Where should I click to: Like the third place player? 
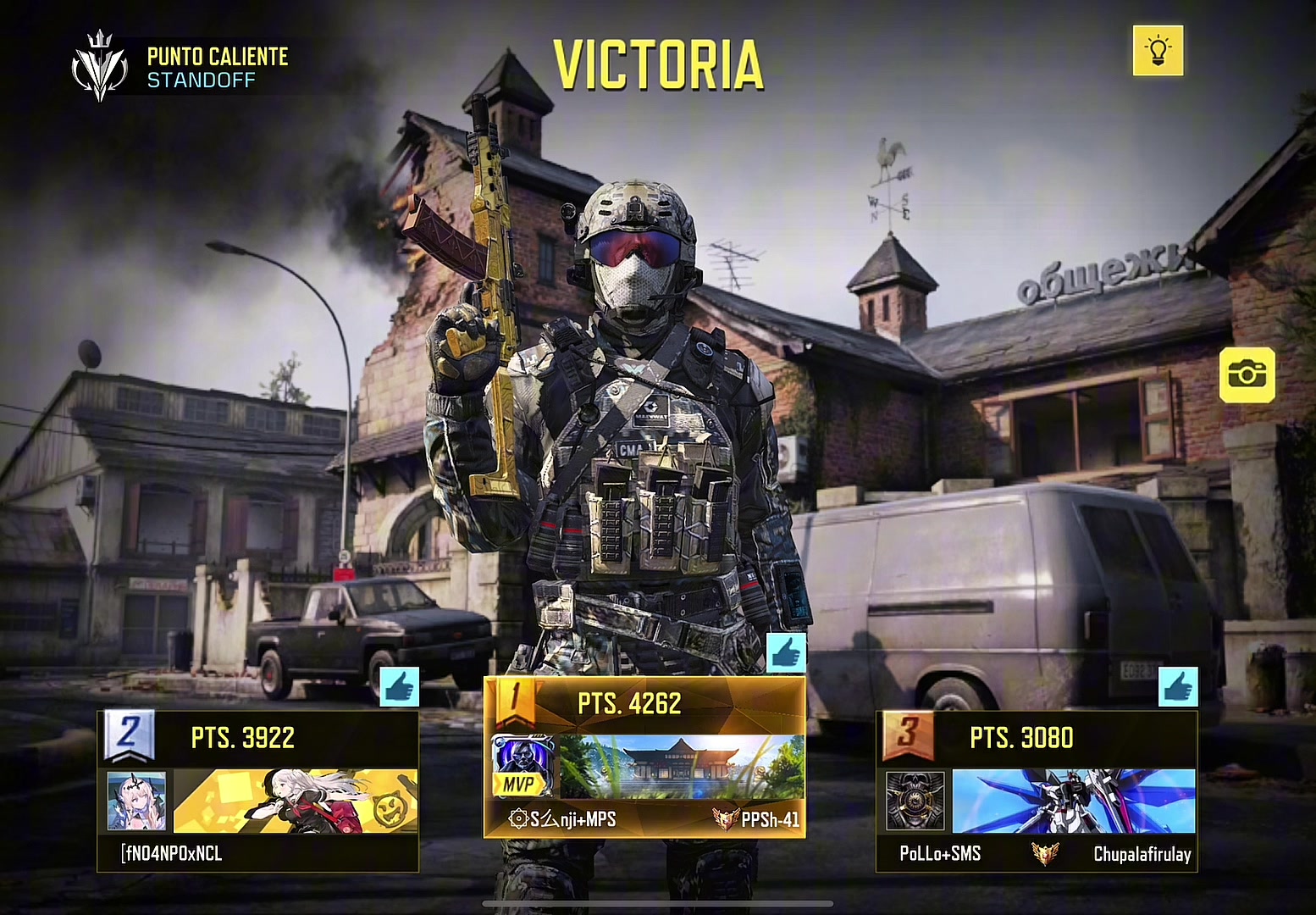pyautogui.click(x=1178, y=687)
